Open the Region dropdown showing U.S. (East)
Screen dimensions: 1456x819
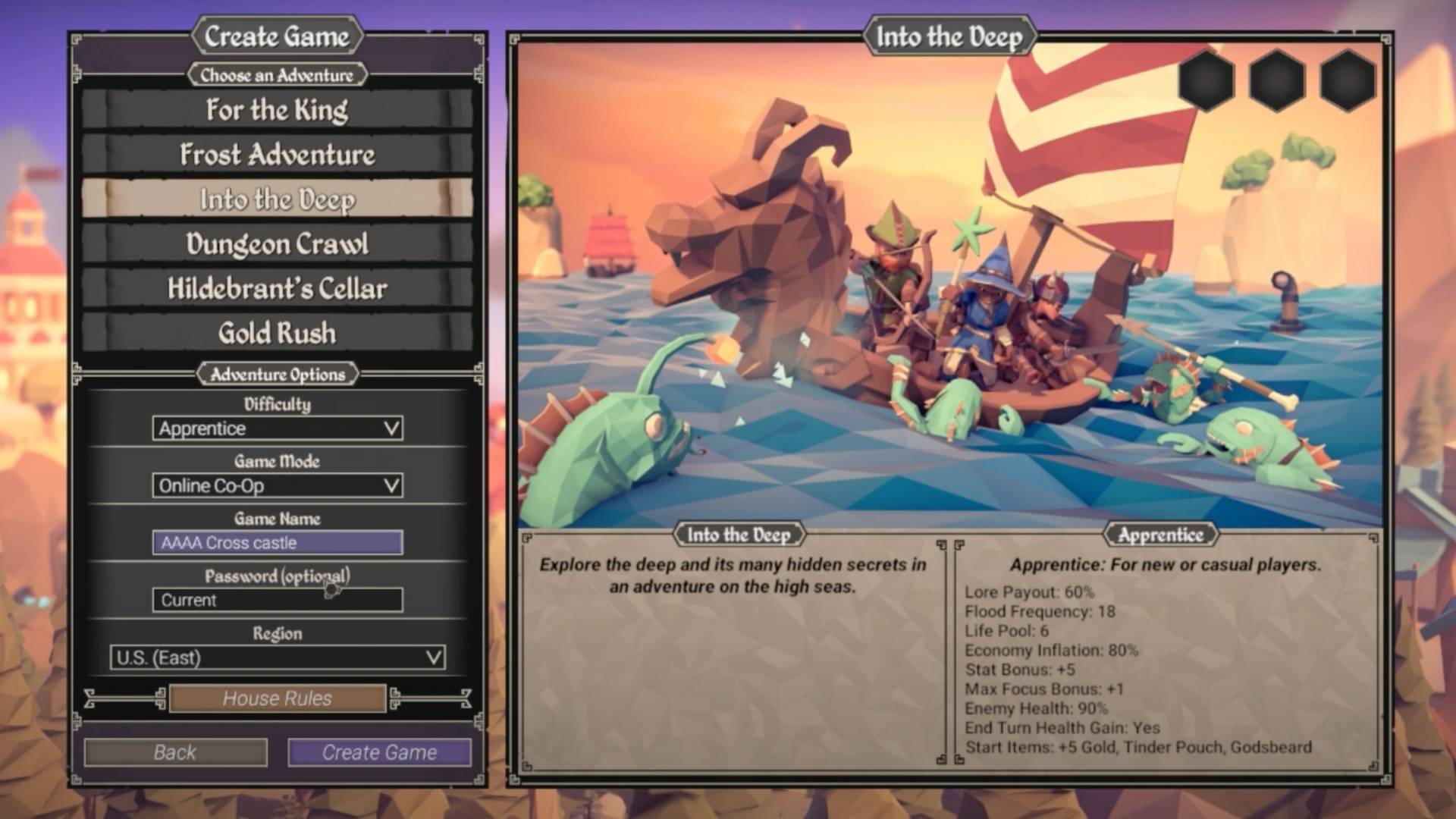[x=277, y=657]
